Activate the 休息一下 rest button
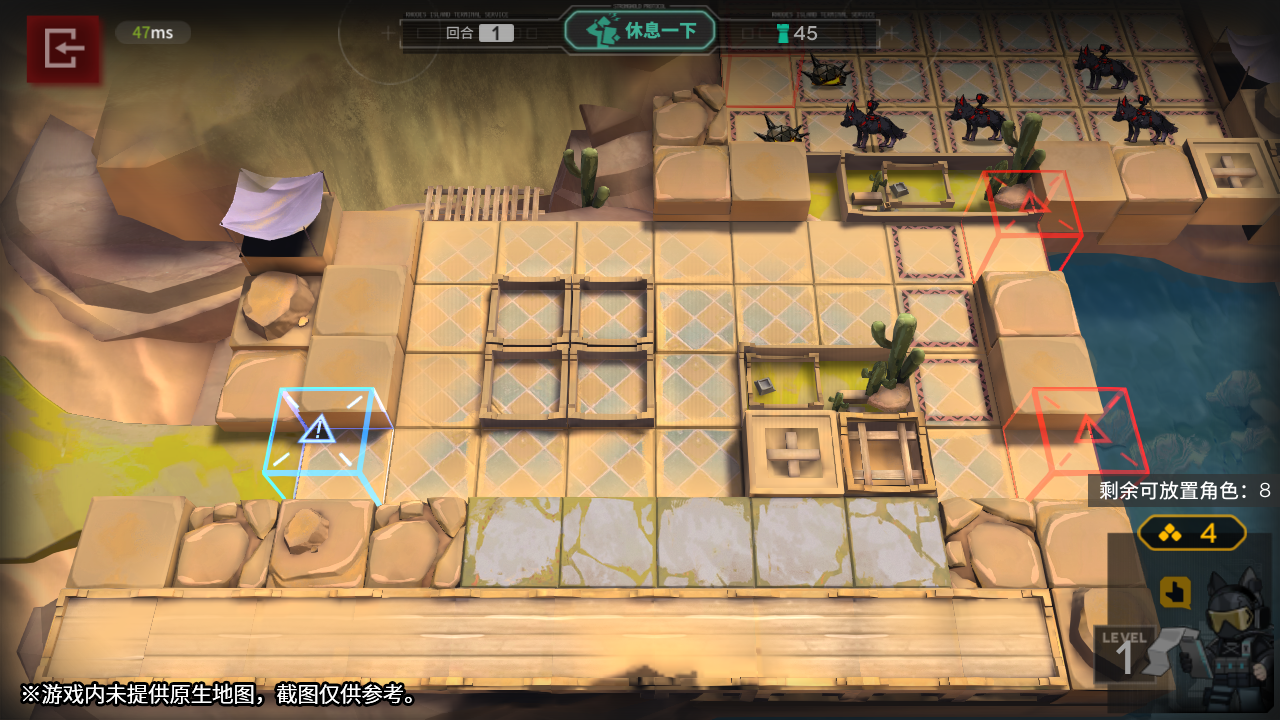 click(641, 31)
